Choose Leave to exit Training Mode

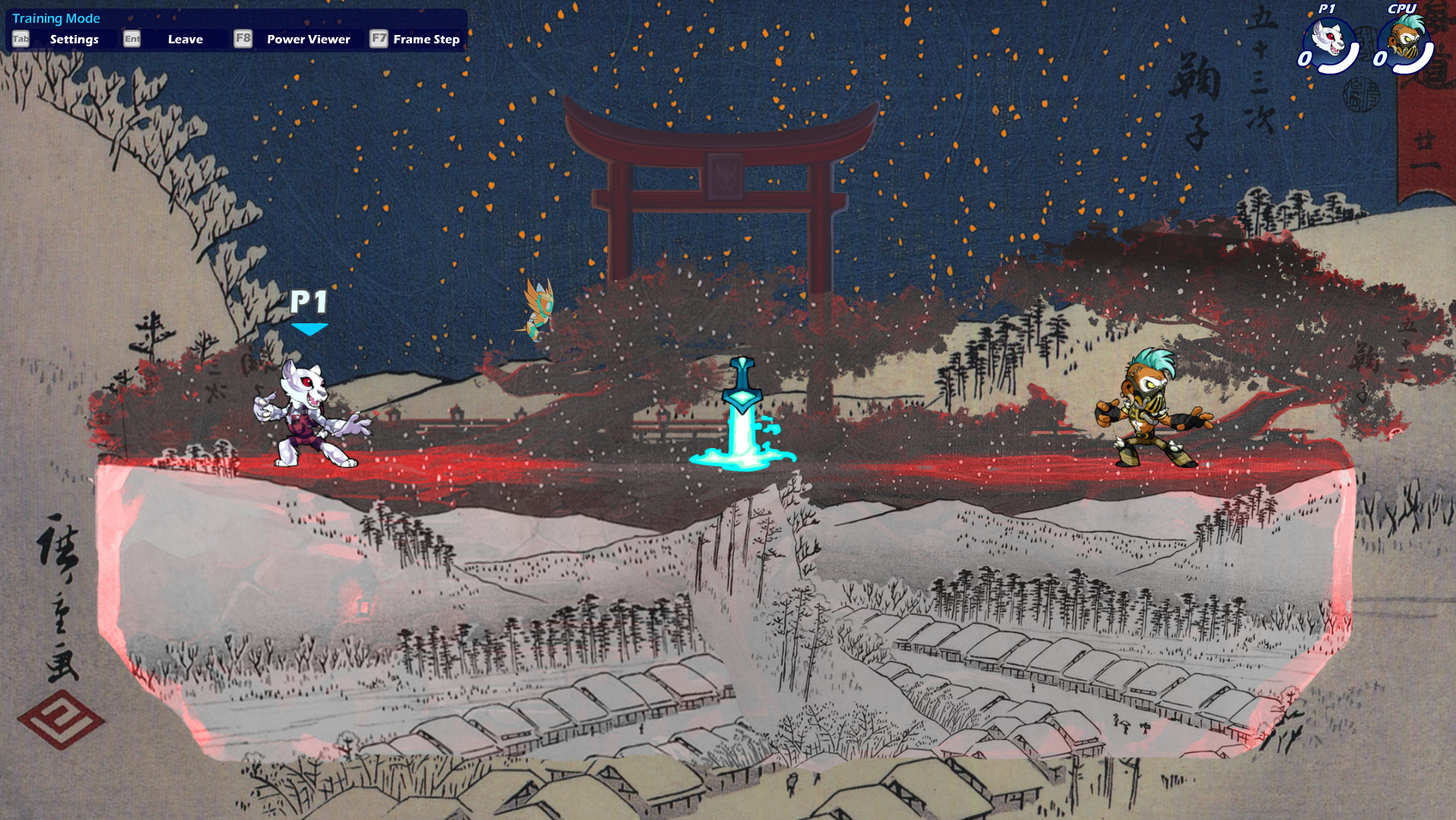coord(186,38)
